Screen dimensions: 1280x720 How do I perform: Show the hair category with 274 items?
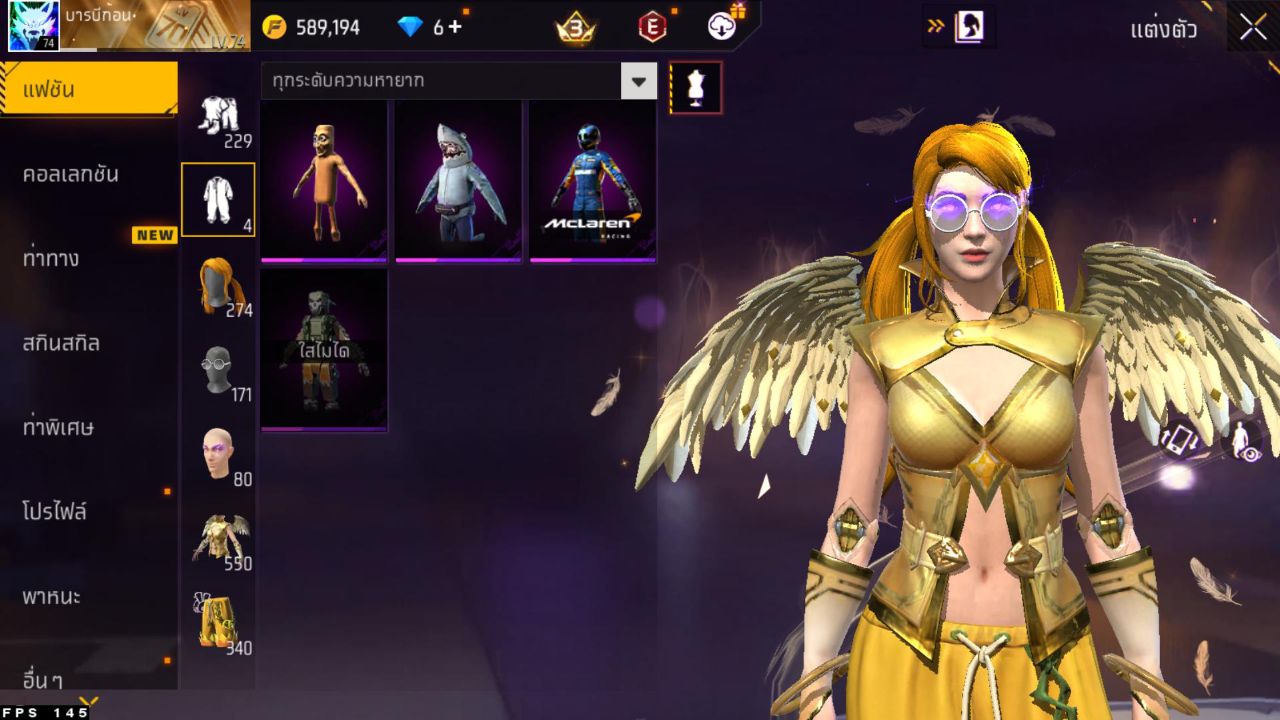[x=219, y=287]
